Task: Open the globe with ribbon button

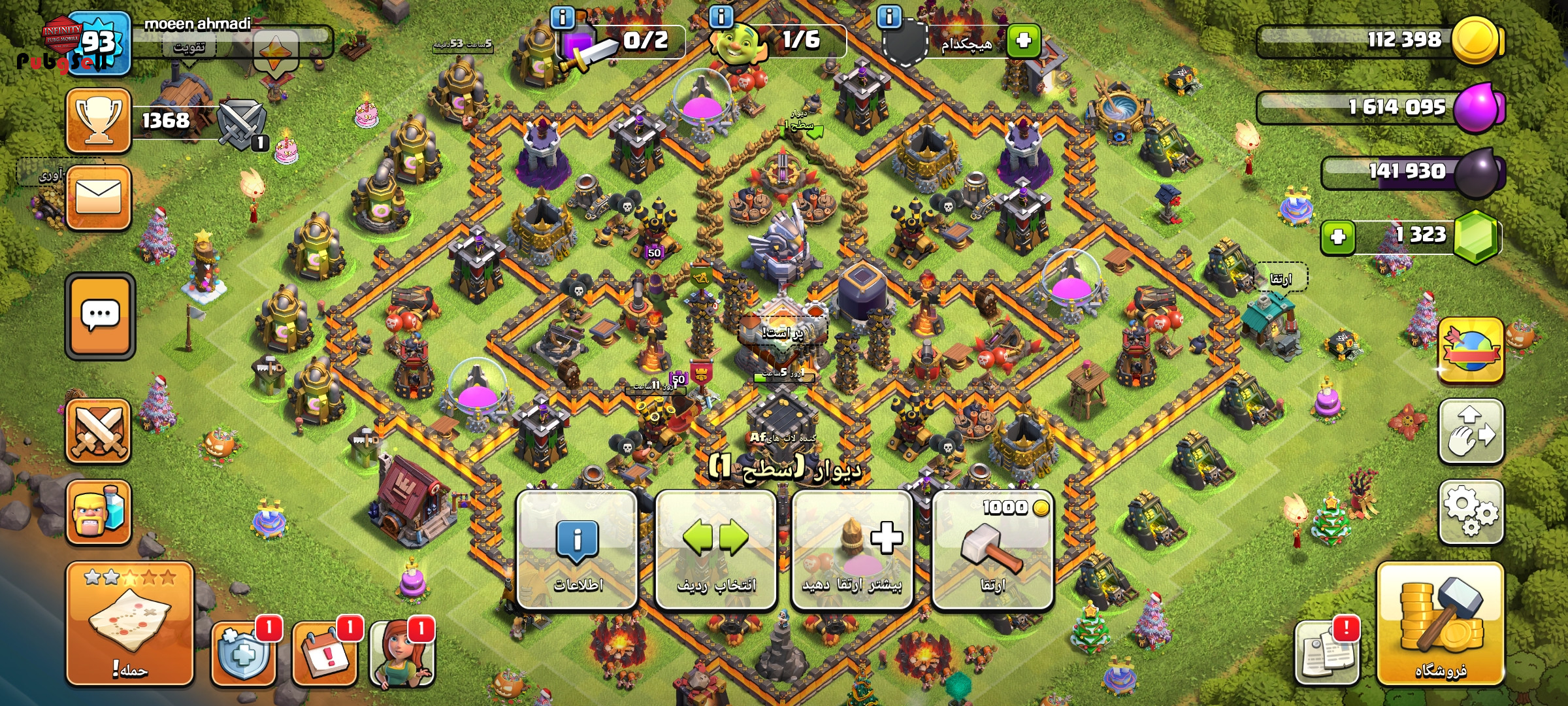Action: (x=1471, y=351)
